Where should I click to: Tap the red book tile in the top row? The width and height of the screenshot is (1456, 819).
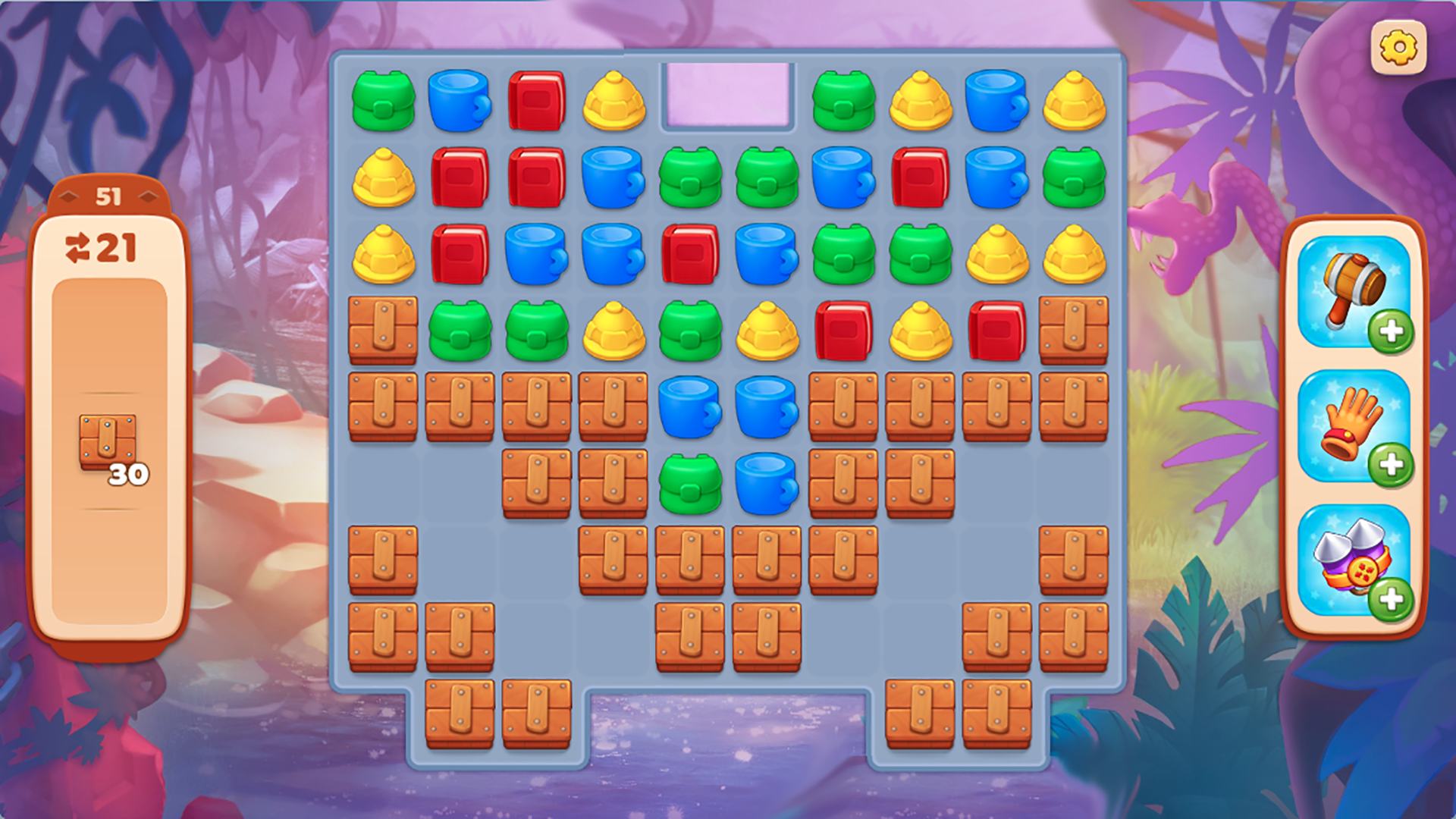click(538, 99)
